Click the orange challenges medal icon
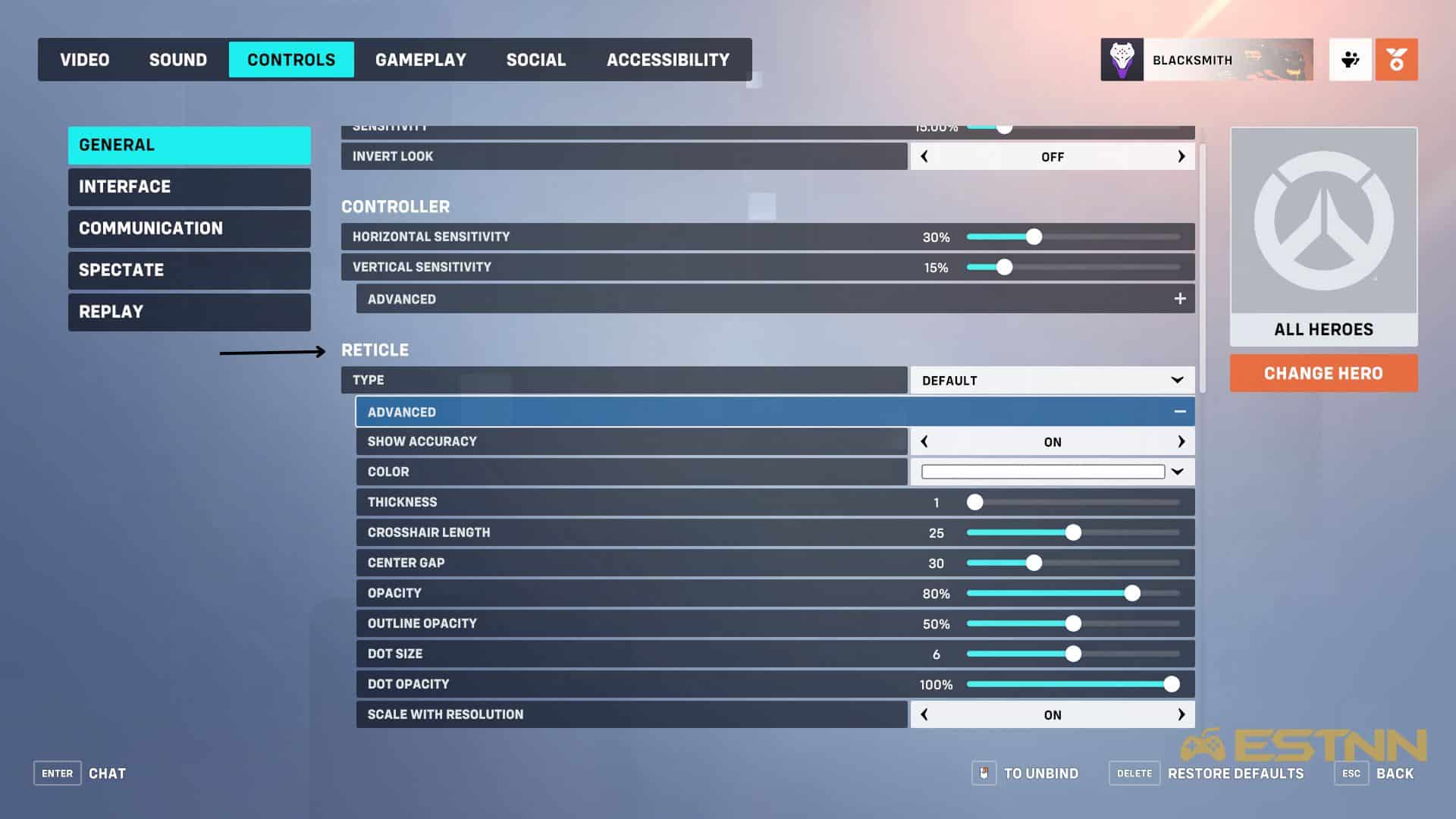The height and width of the screenshot is (819, 1456). (x=1396, y=59)
